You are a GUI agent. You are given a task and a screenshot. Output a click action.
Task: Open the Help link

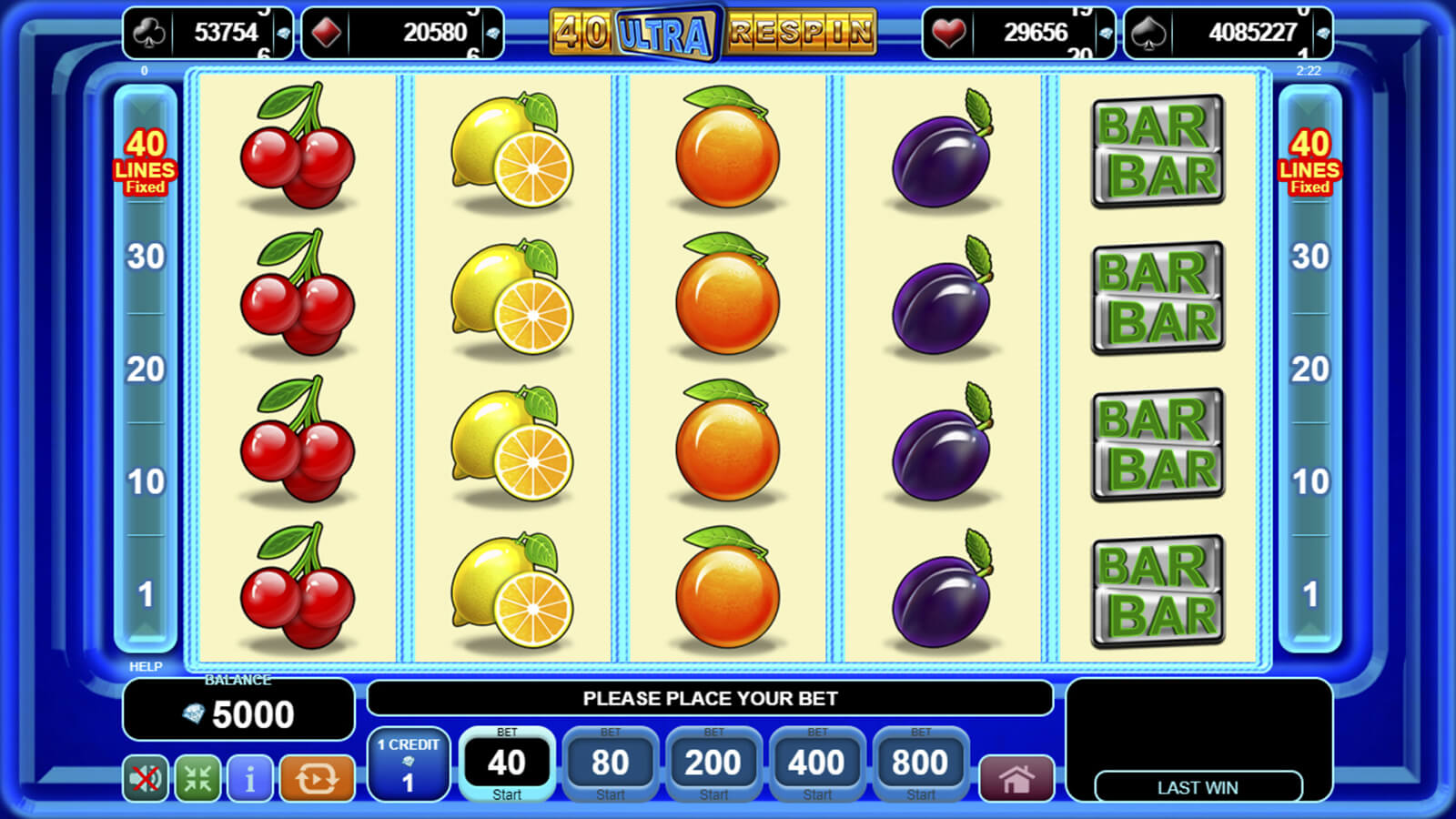tap(146, 666)
